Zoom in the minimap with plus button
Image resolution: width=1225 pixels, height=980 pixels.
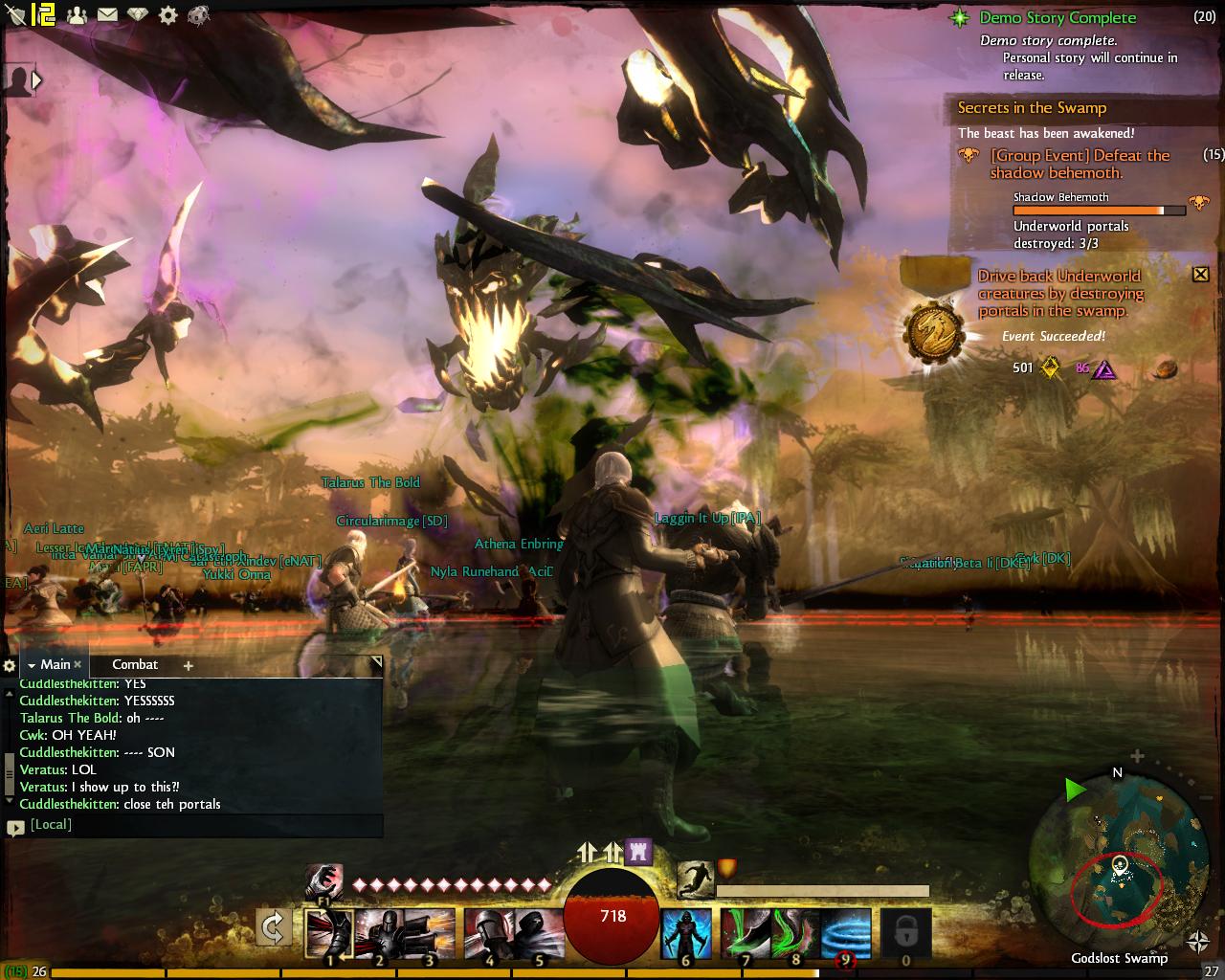click(x=1137, y=756)
